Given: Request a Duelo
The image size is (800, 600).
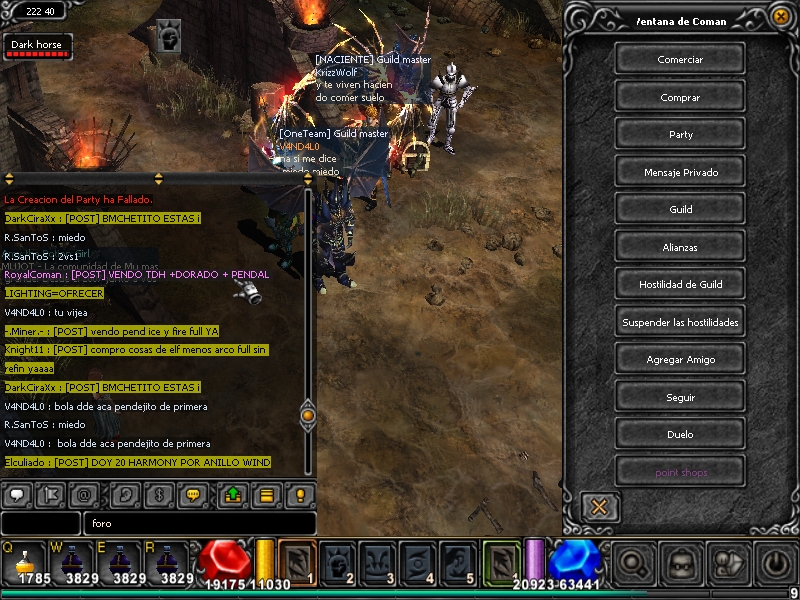Looking at the screenshot, I should pyautogui.click(x=680, y=435).
